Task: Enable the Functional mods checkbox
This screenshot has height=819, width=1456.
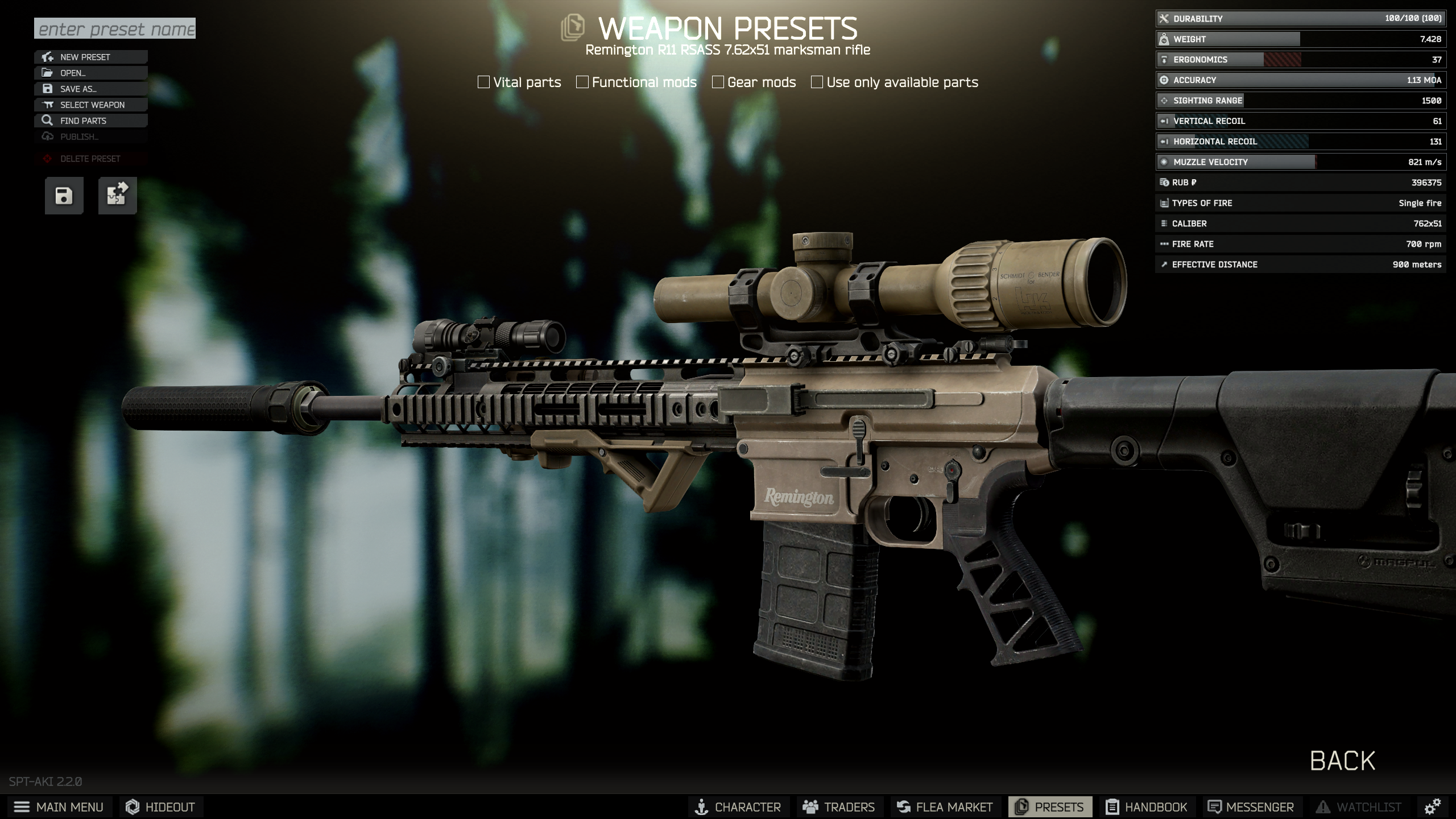Action: point(582,82)
